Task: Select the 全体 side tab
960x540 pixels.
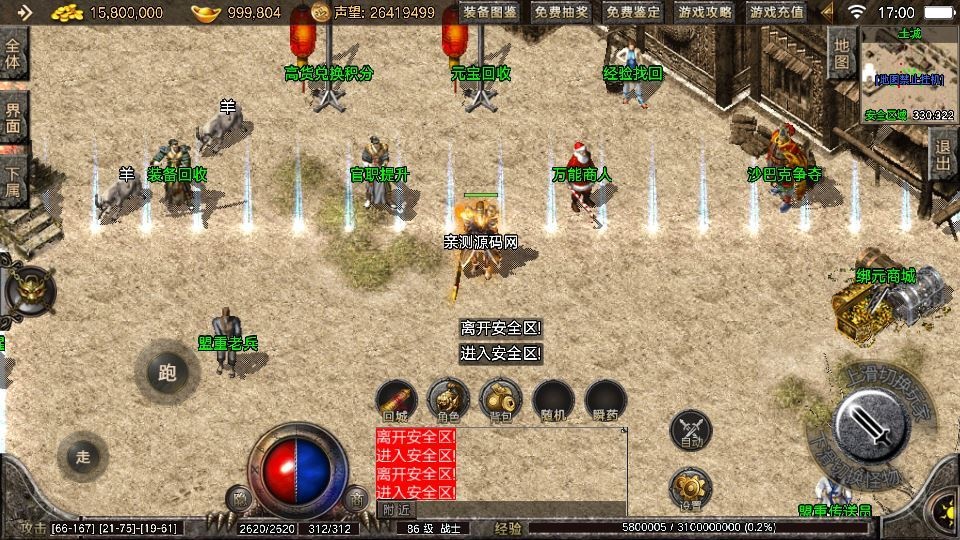Action: tap(13, 55)
